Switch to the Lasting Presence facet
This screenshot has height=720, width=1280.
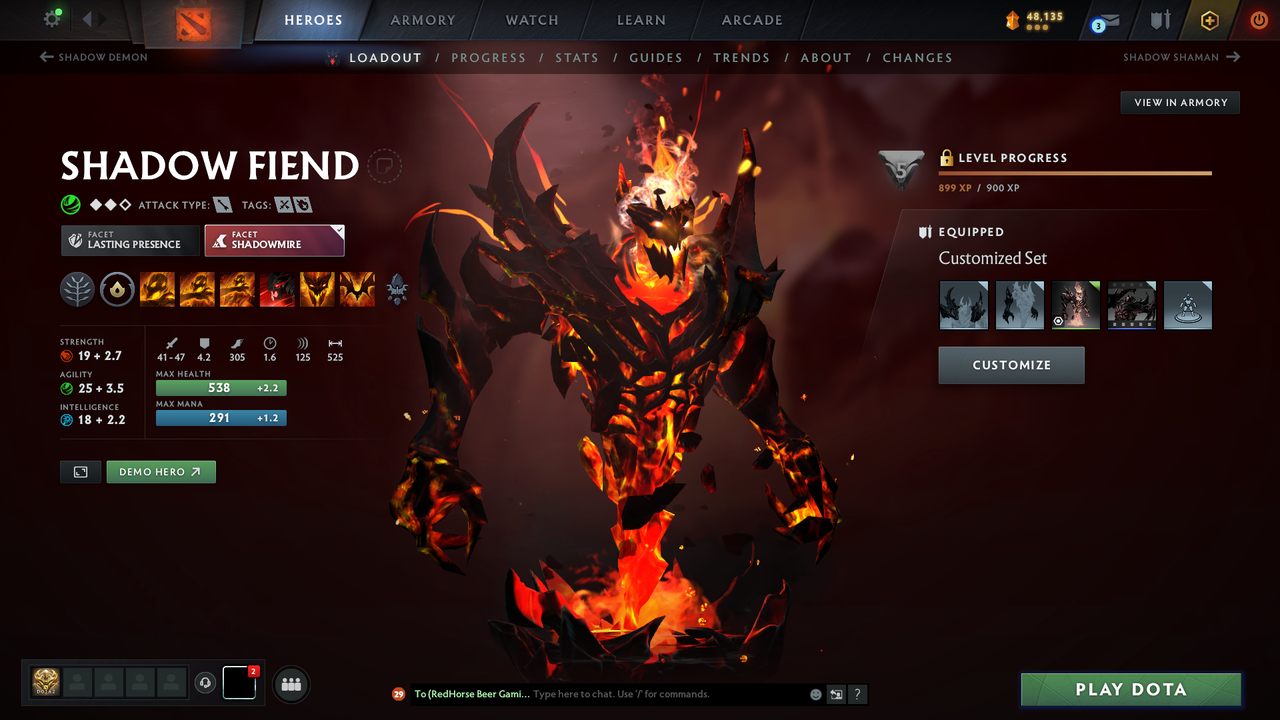[x=130, y=240]
